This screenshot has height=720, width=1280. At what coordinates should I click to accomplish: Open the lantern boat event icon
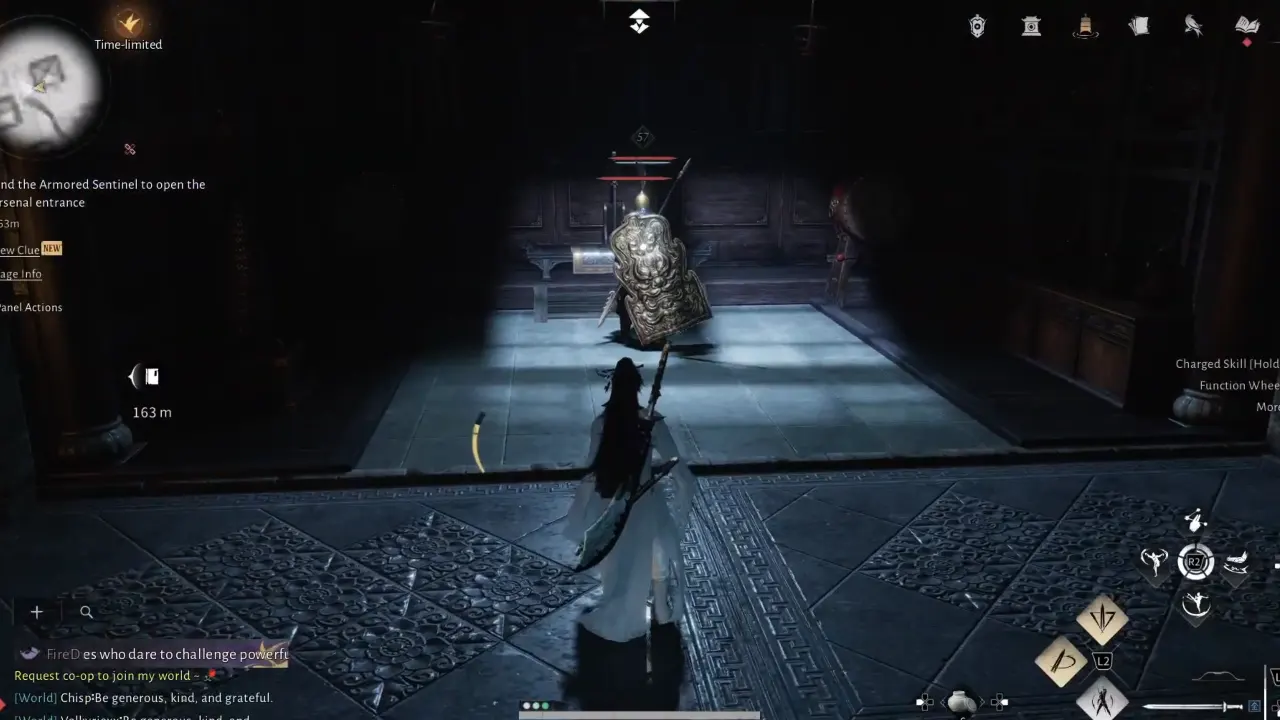(1086, 26)
